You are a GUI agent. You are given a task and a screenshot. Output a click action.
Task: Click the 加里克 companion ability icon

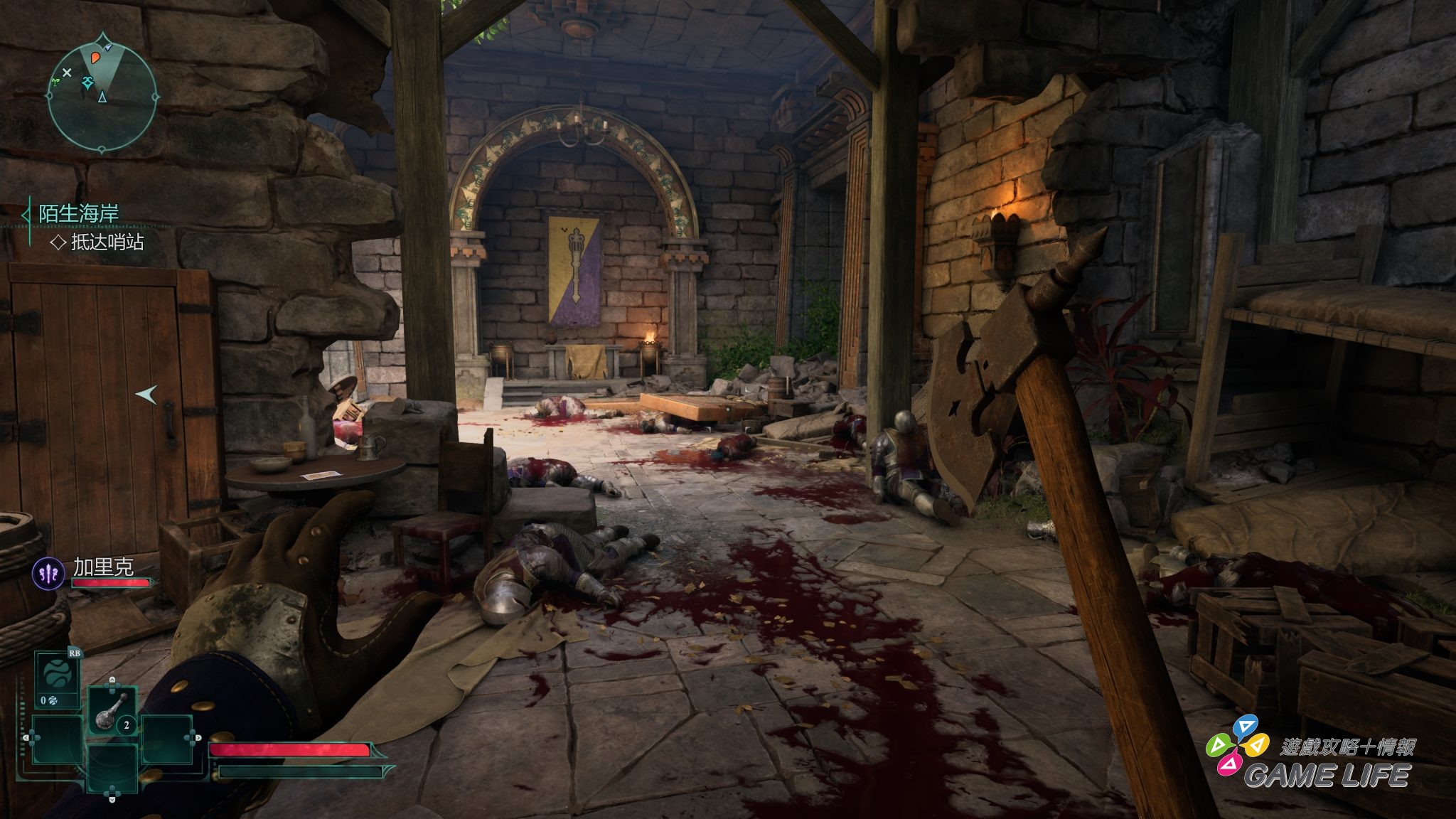pos(48,573)
